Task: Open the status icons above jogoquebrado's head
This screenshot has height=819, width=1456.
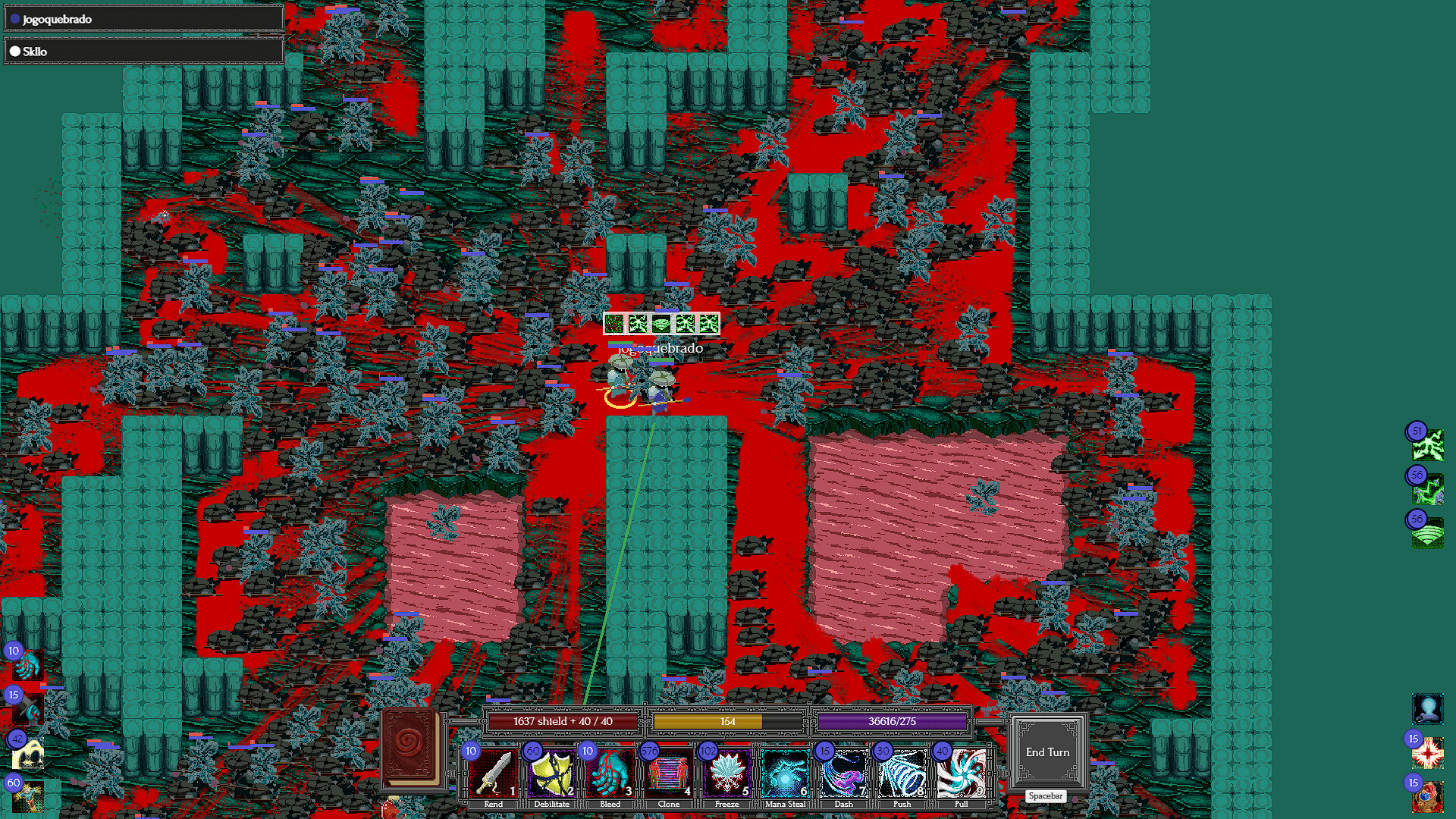Action: pyautogui.click(x=661, y=323)
